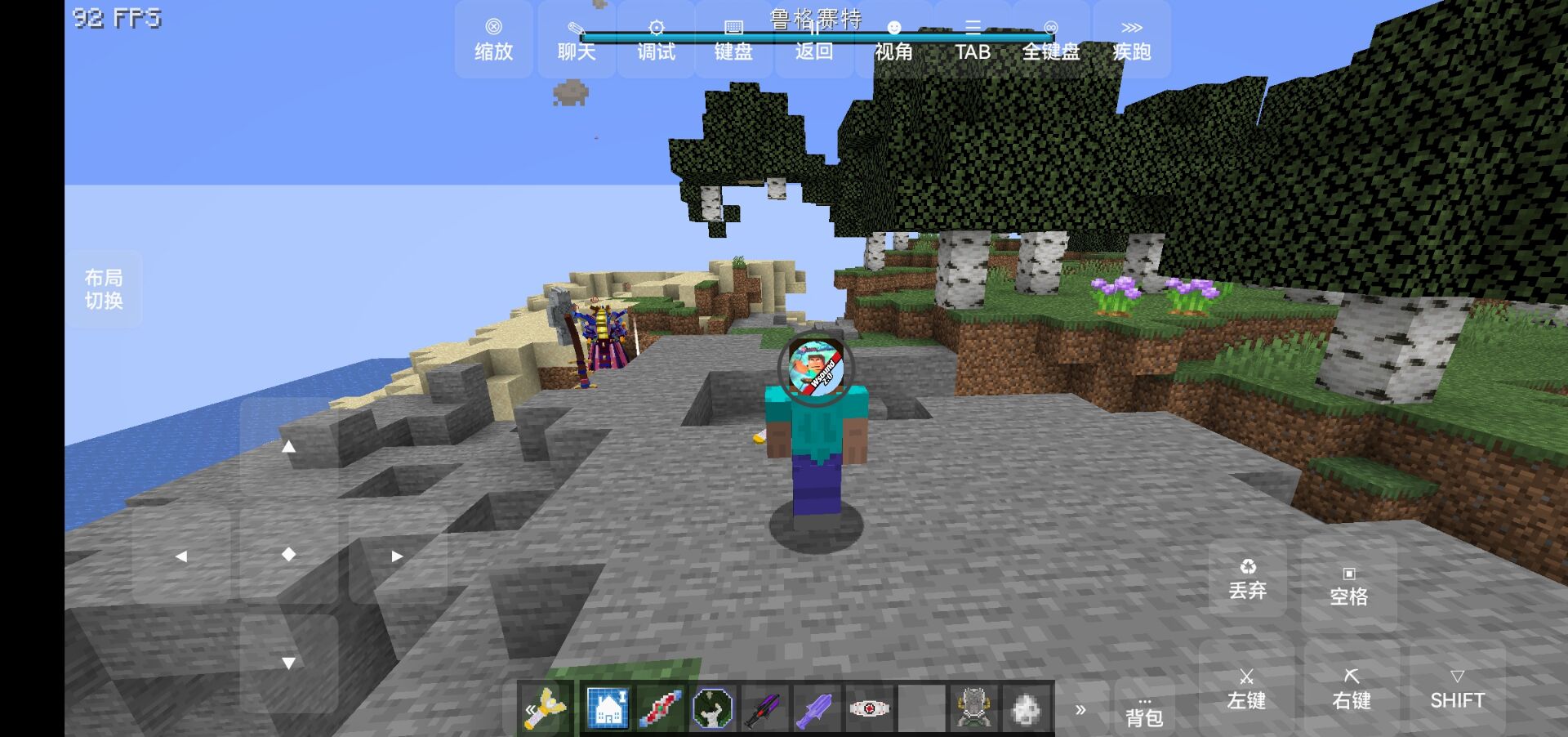Image resolution: width=1568 pixels, height=737 pixels.
Task: Tap the 空格 jump button
Action: 1348,585
